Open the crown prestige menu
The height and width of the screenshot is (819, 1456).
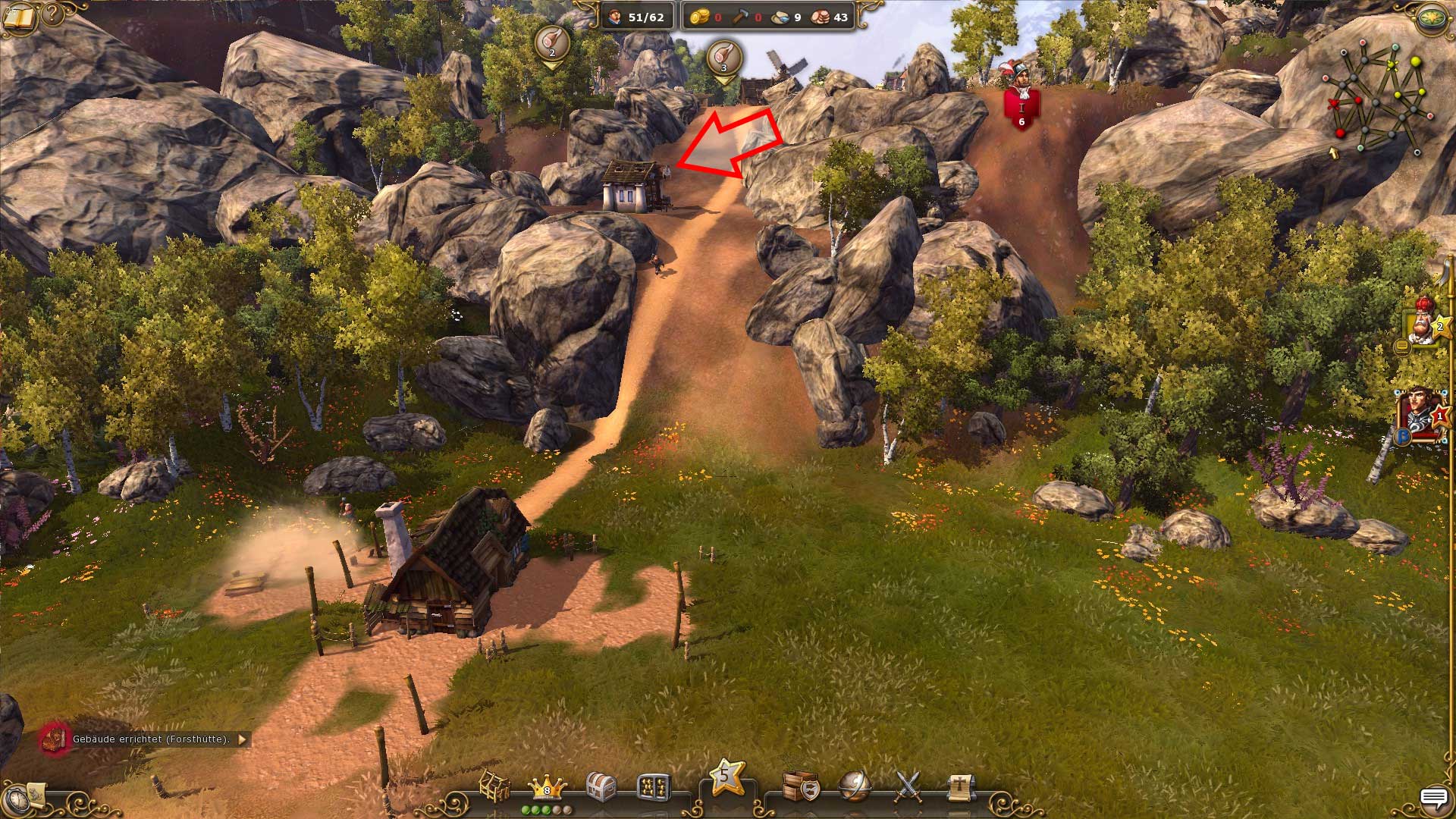click(x=547, y=787)
